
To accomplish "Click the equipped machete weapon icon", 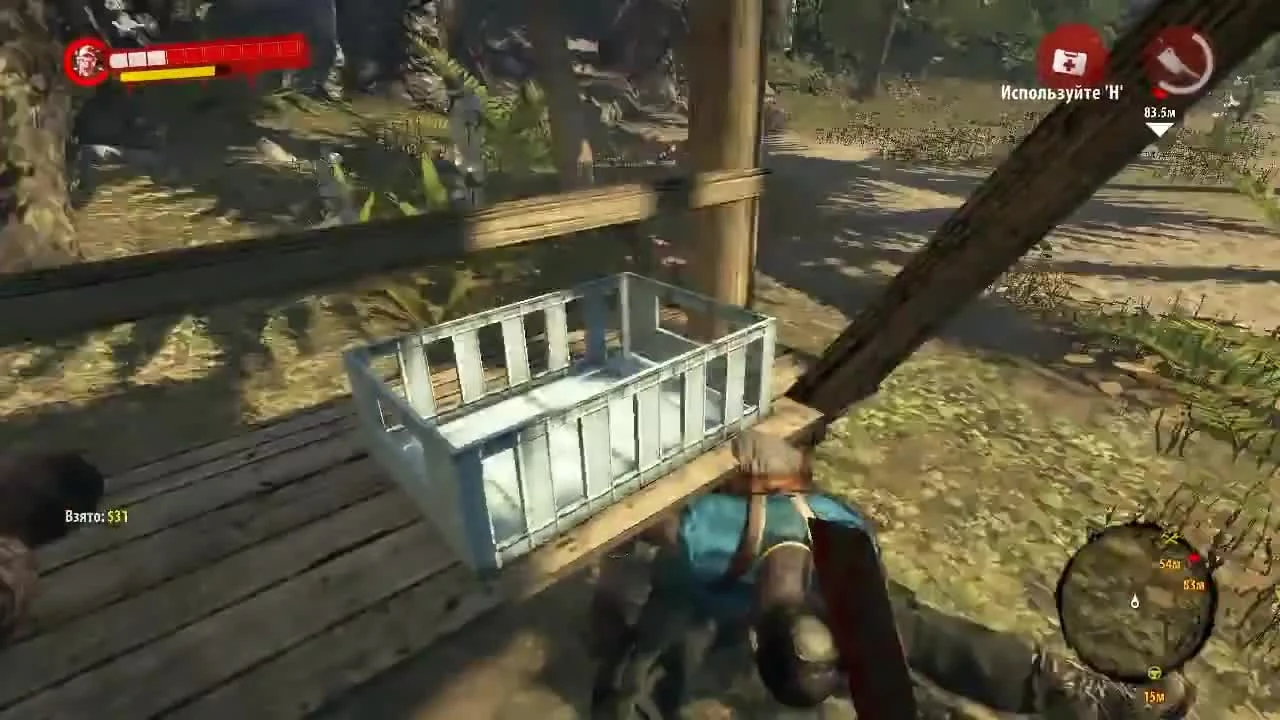I will 1172,60.
